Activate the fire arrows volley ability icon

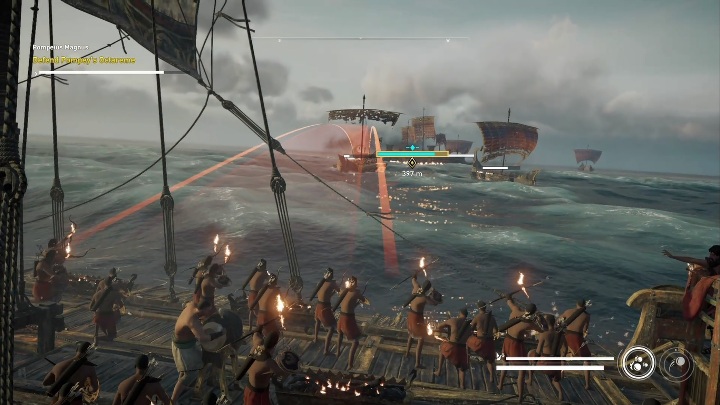(x=636, y=363)
